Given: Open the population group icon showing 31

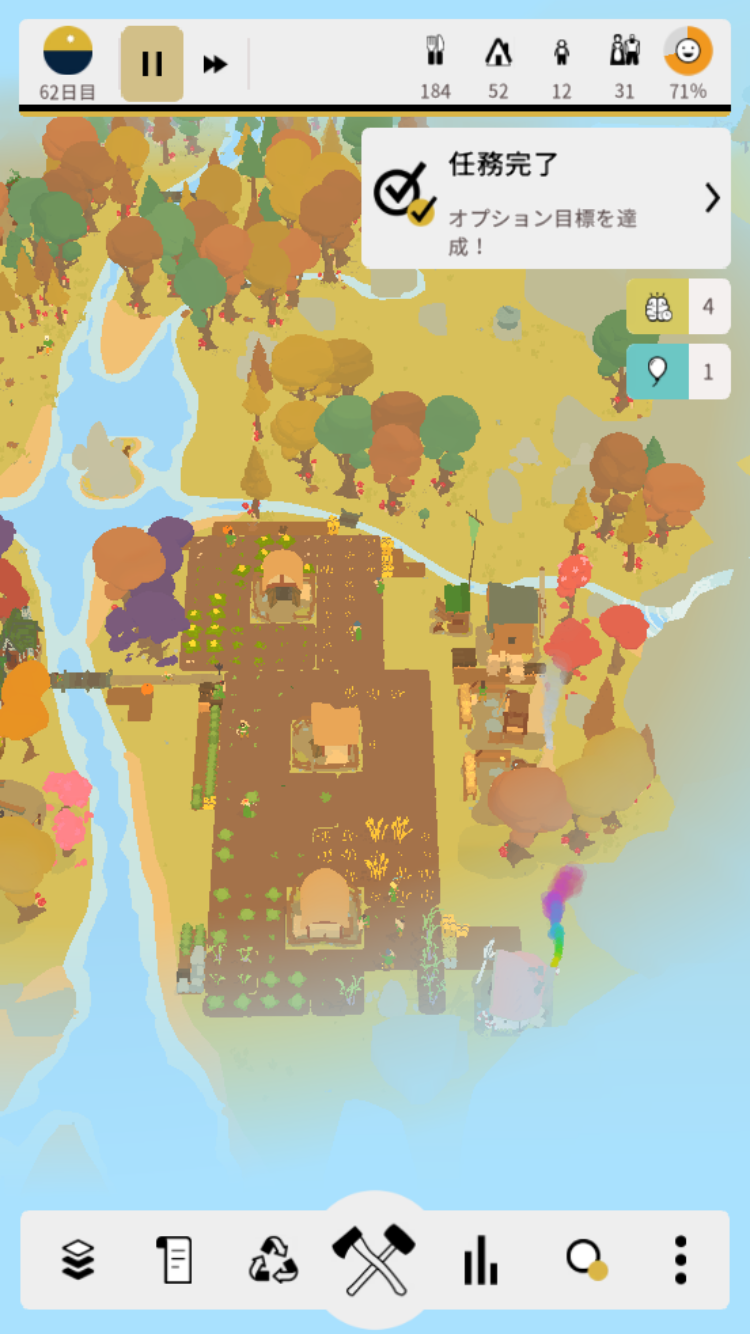Looking at the screenshot, I should point(625,52).
